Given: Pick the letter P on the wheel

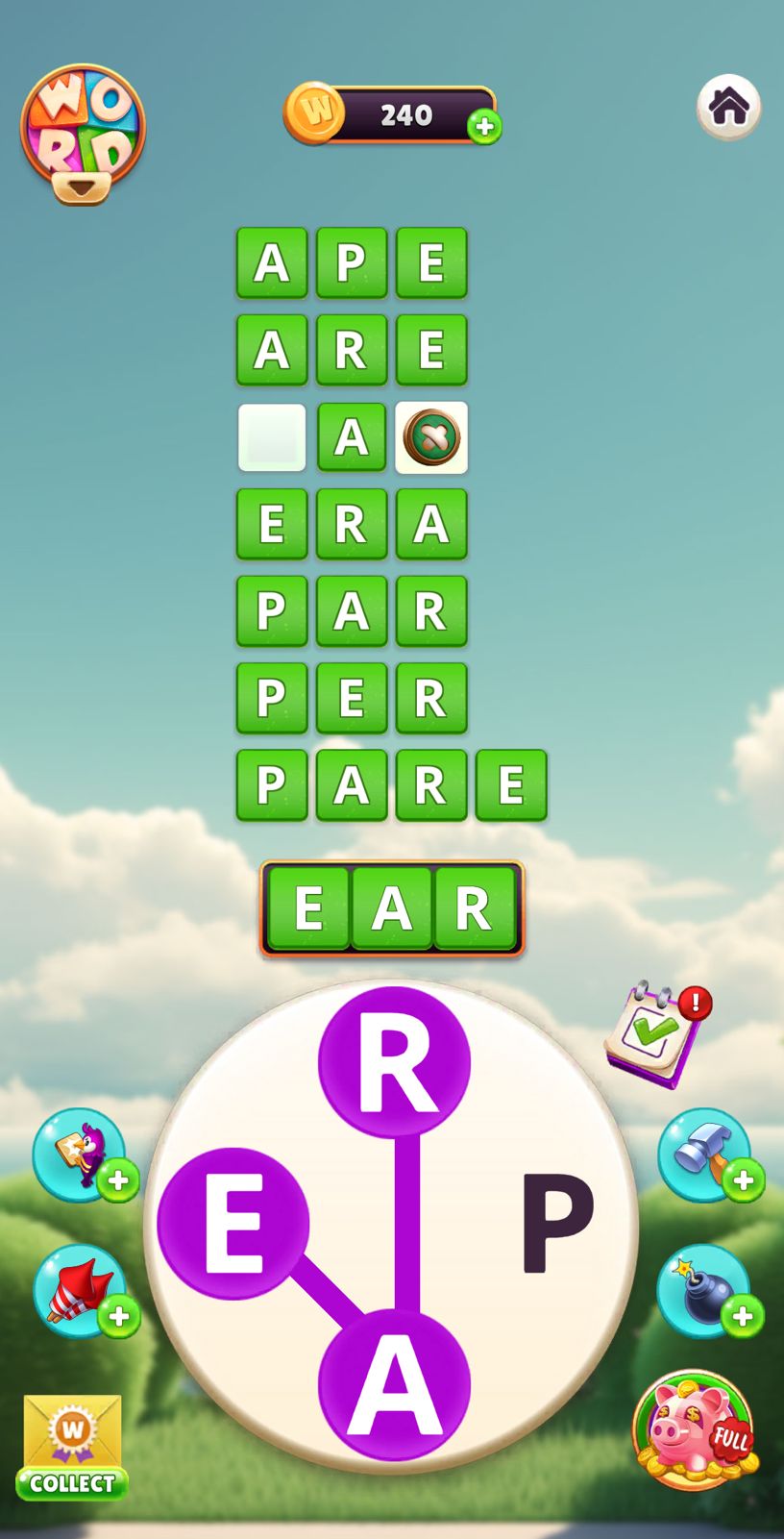Looking at the screenshot, I should coord(556,1224).
